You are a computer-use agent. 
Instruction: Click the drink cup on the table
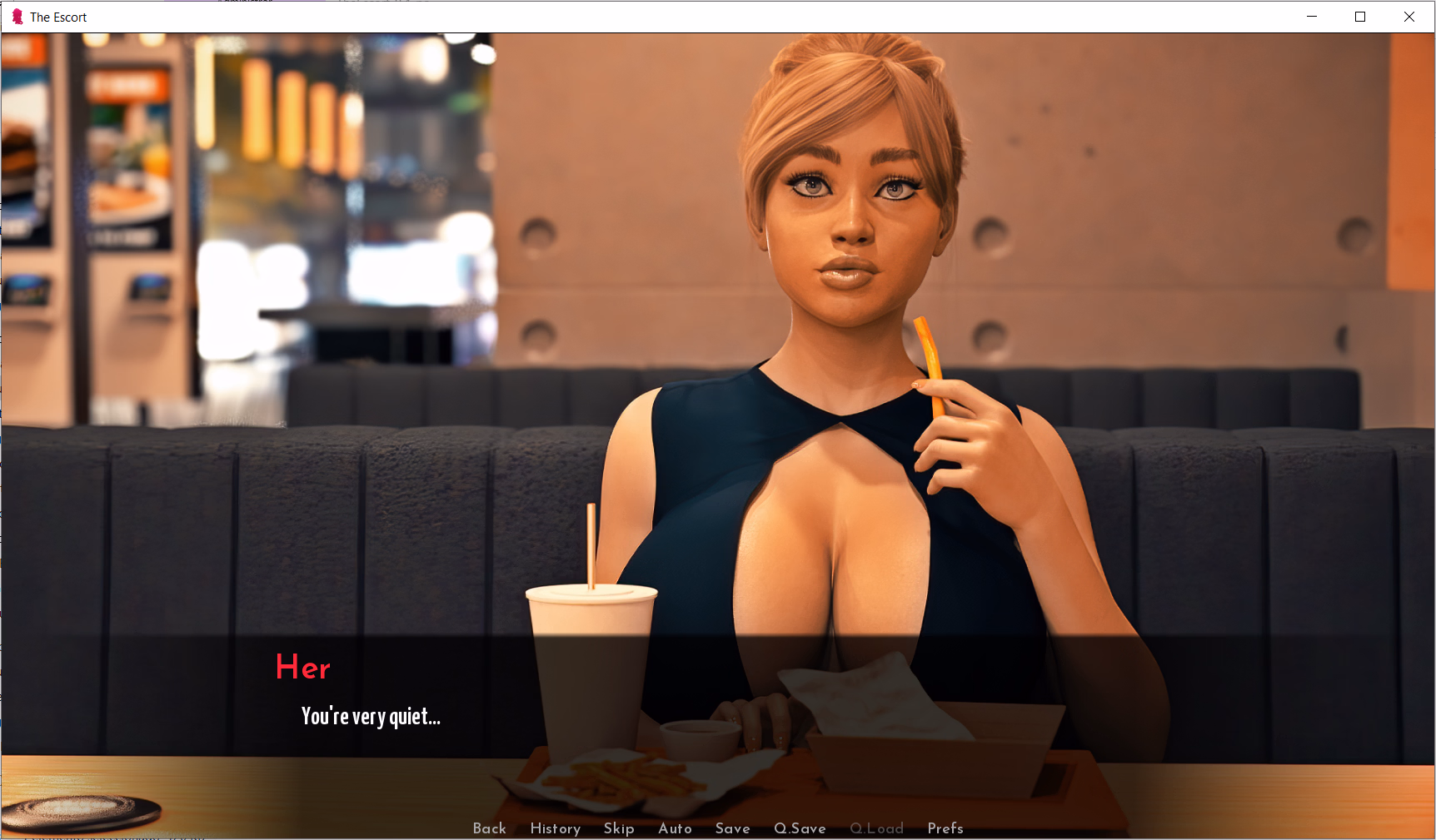pos(591,666)
